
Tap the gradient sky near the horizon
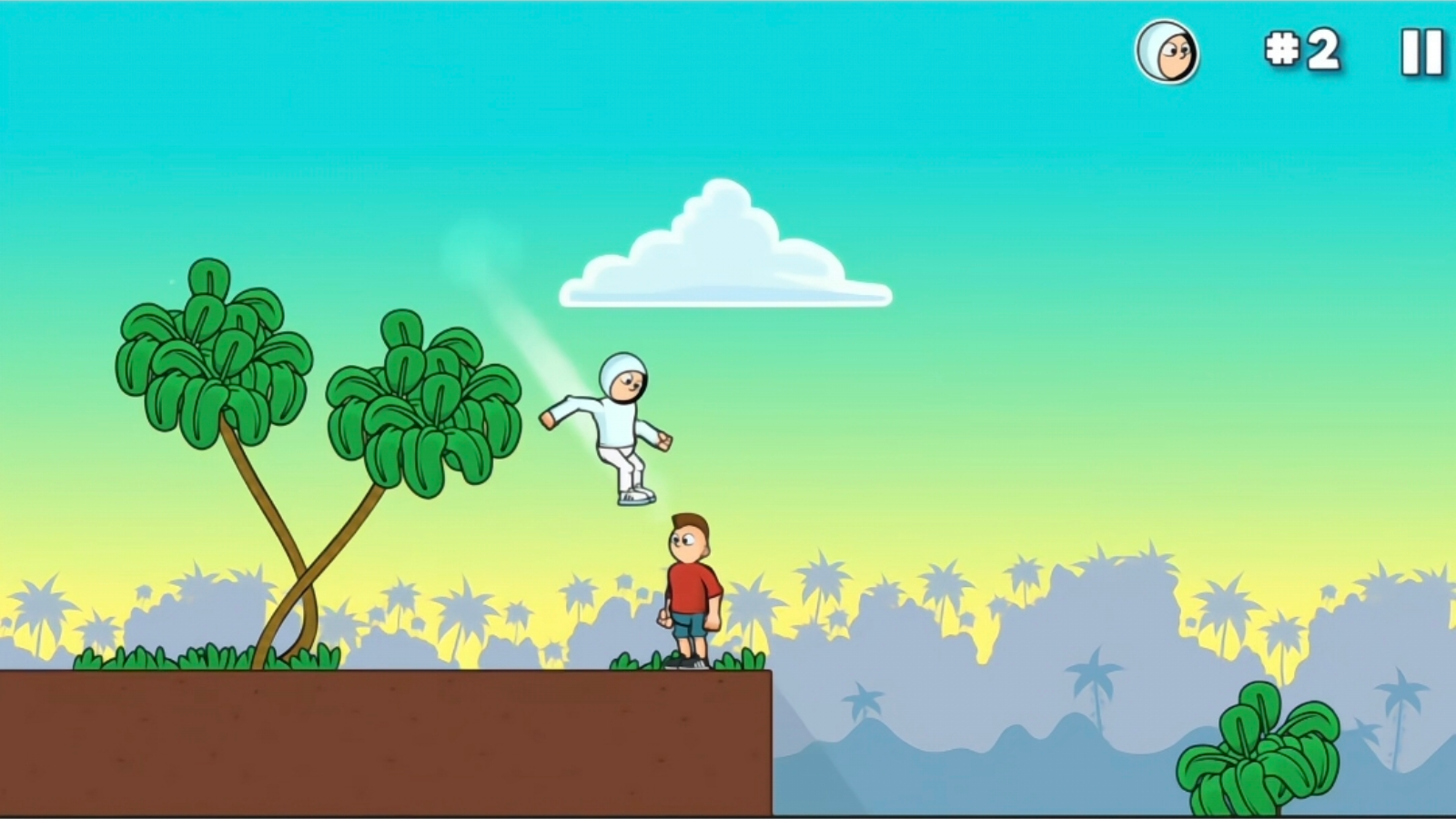(1001, 510)
